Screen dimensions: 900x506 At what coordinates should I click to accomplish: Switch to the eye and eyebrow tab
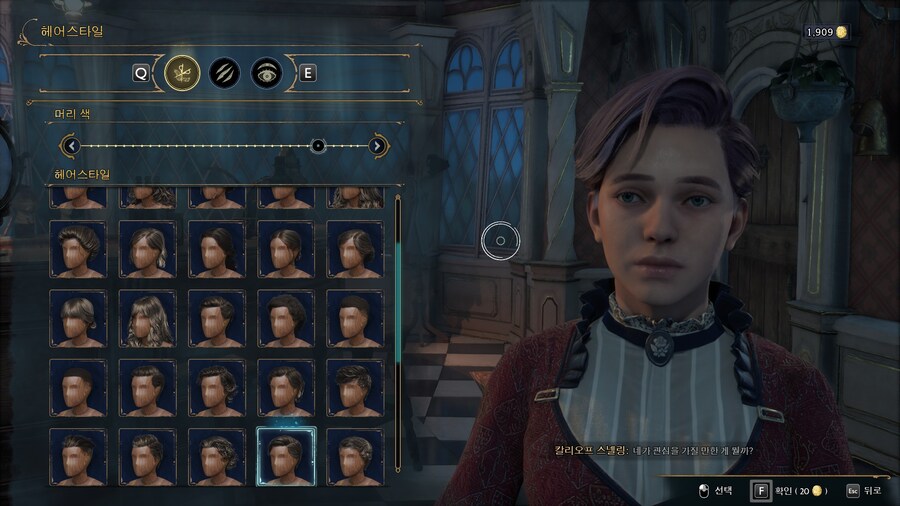(x=266, y=72)
